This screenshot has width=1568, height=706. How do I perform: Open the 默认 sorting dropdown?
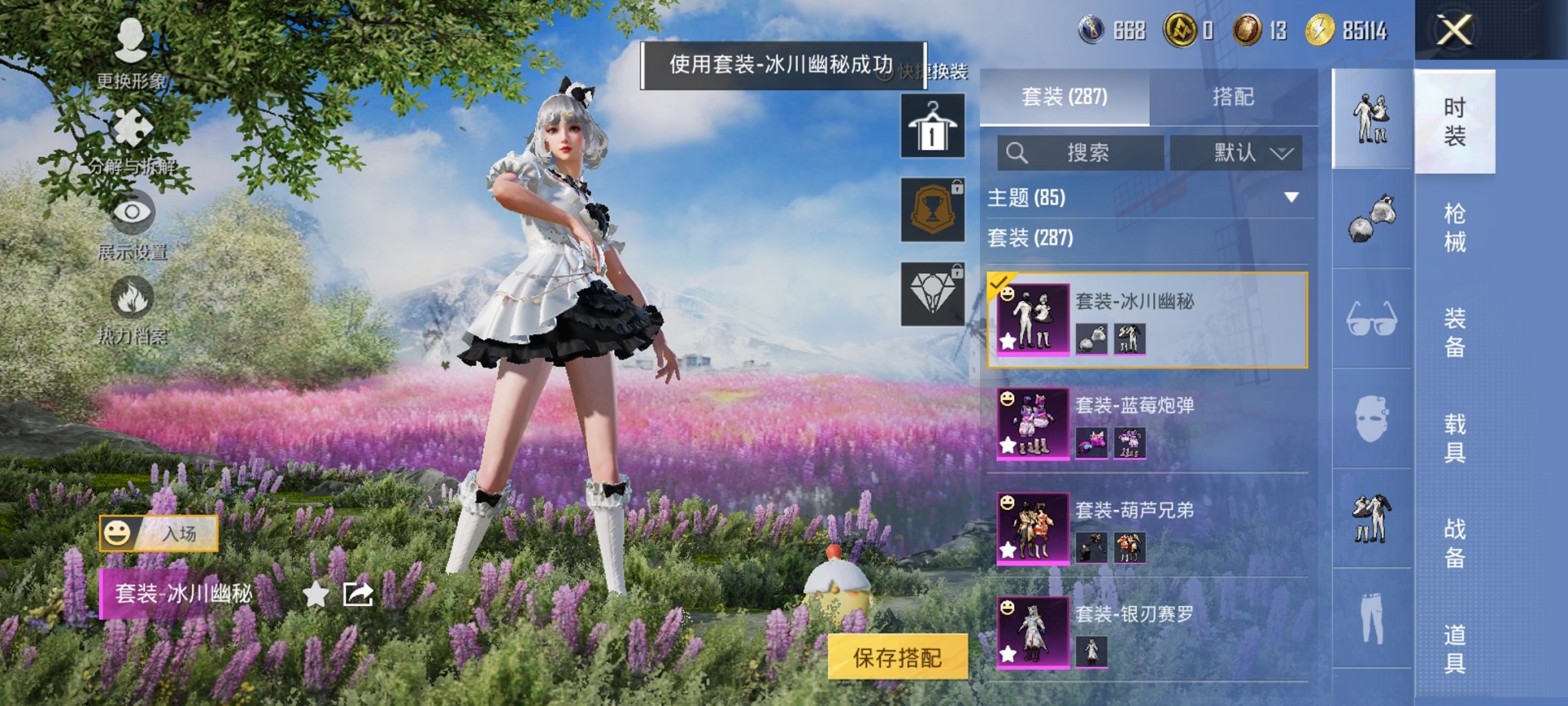tap(1237, 153)
